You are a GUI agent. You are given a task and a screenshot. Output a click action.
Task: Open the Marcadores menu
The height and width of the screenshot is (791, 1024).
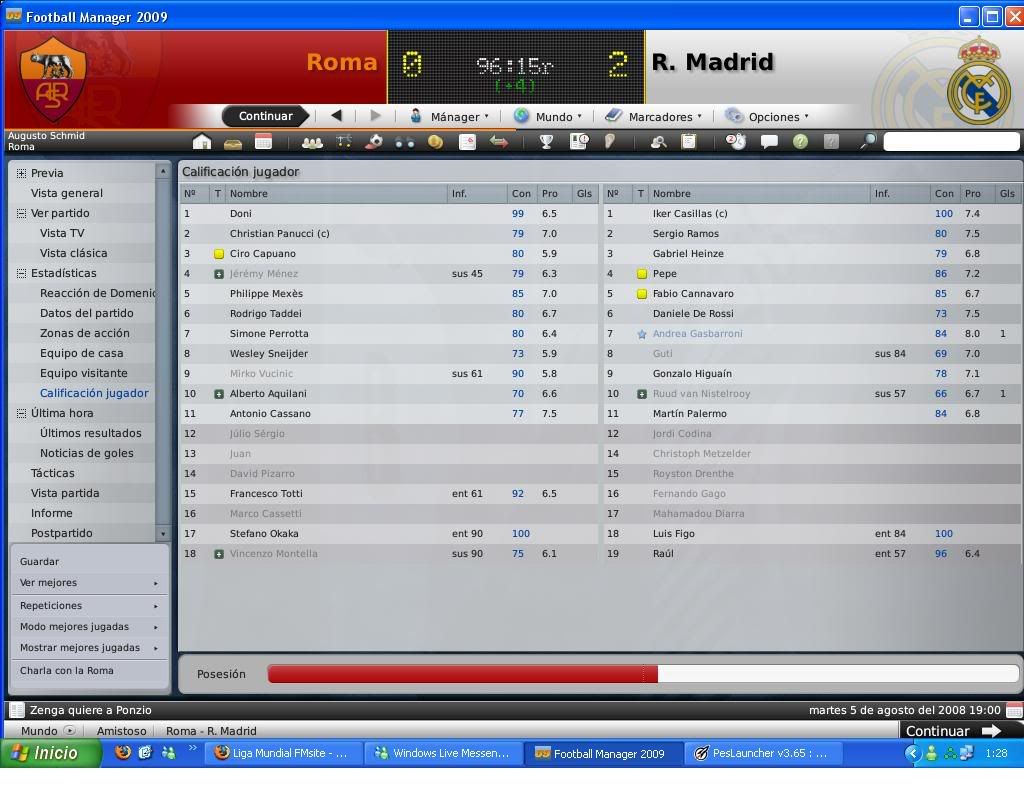click(x=653, y=116)
